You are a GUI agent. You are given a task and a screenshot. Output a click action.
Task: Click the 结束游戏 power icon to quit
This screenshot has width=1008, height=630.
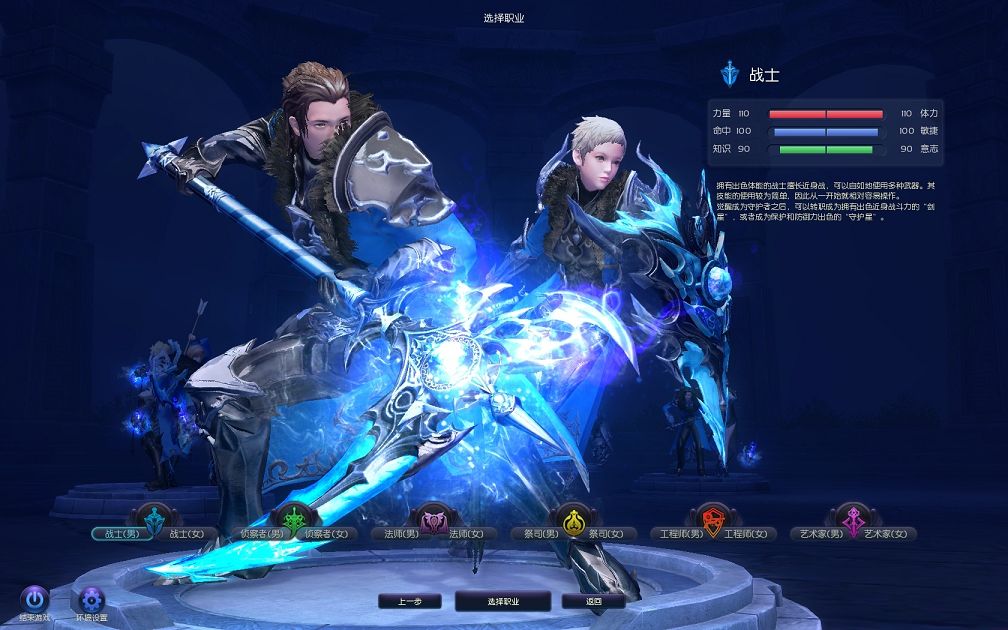35,600
